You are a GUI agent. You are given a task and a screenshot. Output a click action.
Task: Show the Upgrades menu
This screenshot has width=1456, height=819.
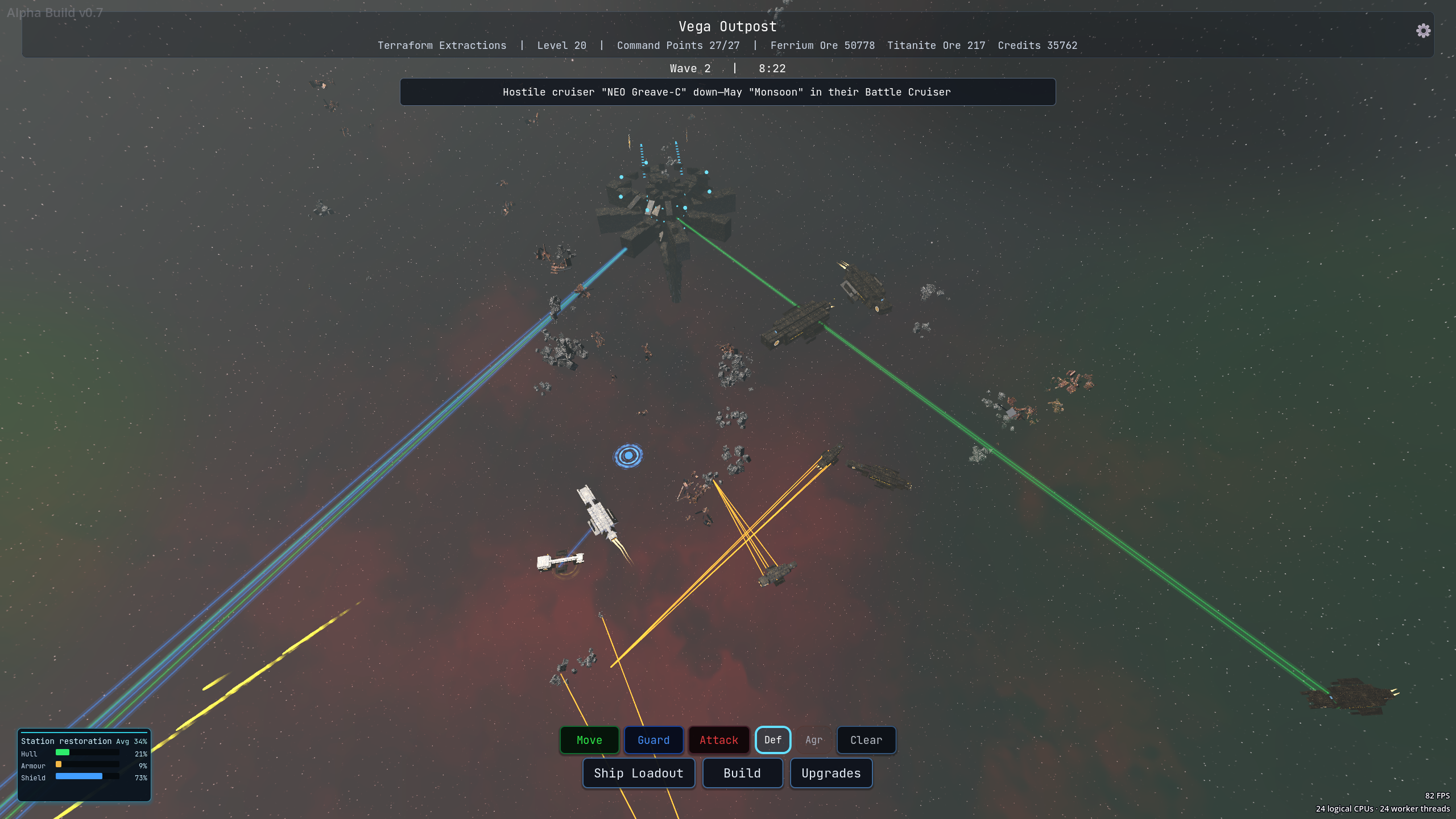coord(831,773)
